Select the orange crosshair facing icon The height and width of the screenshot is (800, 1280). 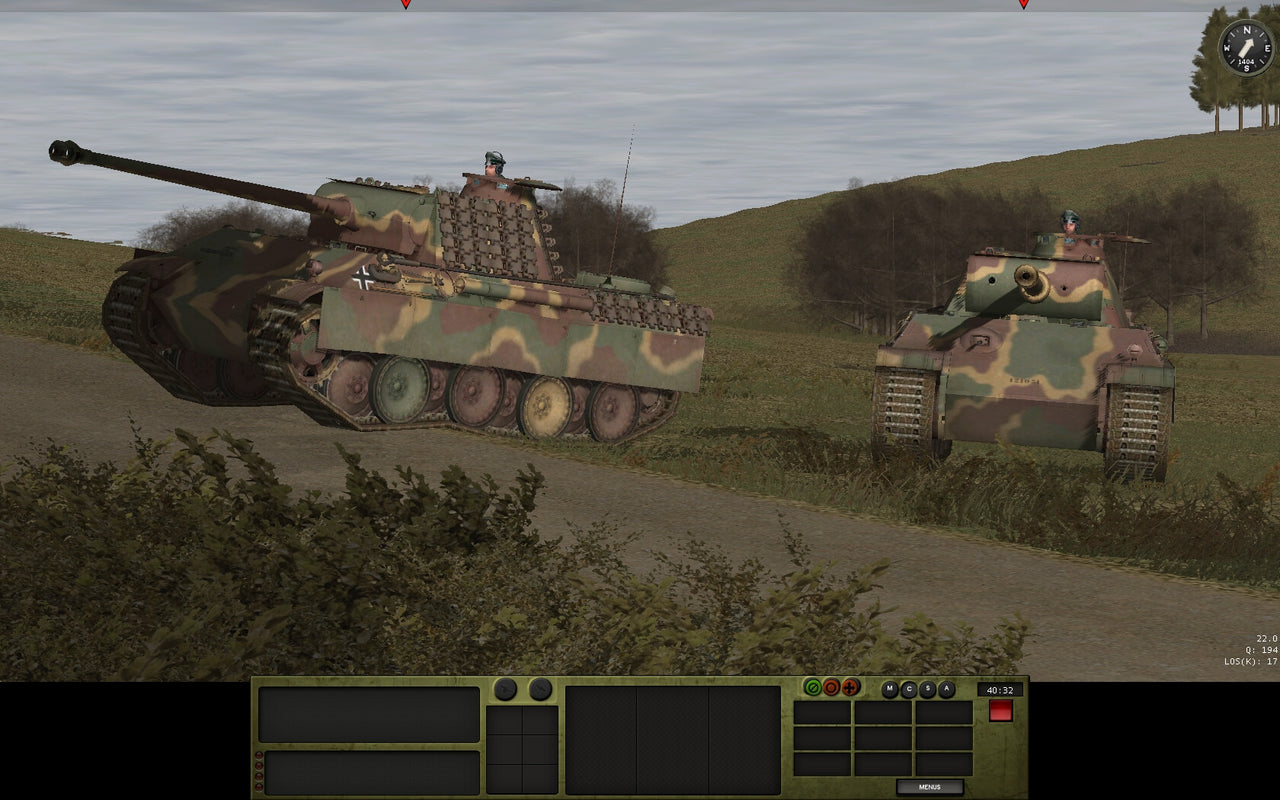(850, 688)
